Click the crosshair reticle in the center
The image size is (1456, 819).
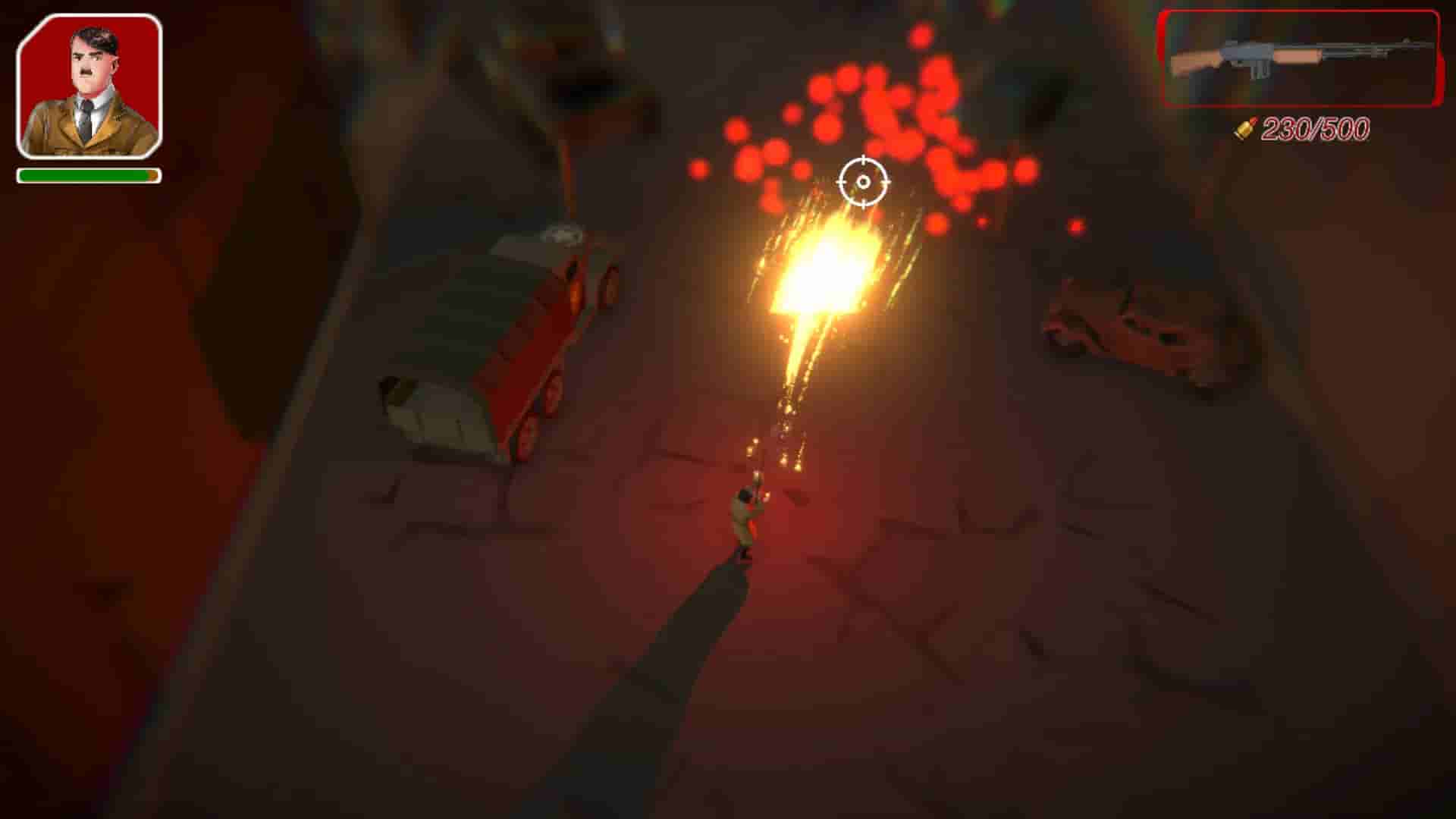pyautogui.click(x=864, y=182)
